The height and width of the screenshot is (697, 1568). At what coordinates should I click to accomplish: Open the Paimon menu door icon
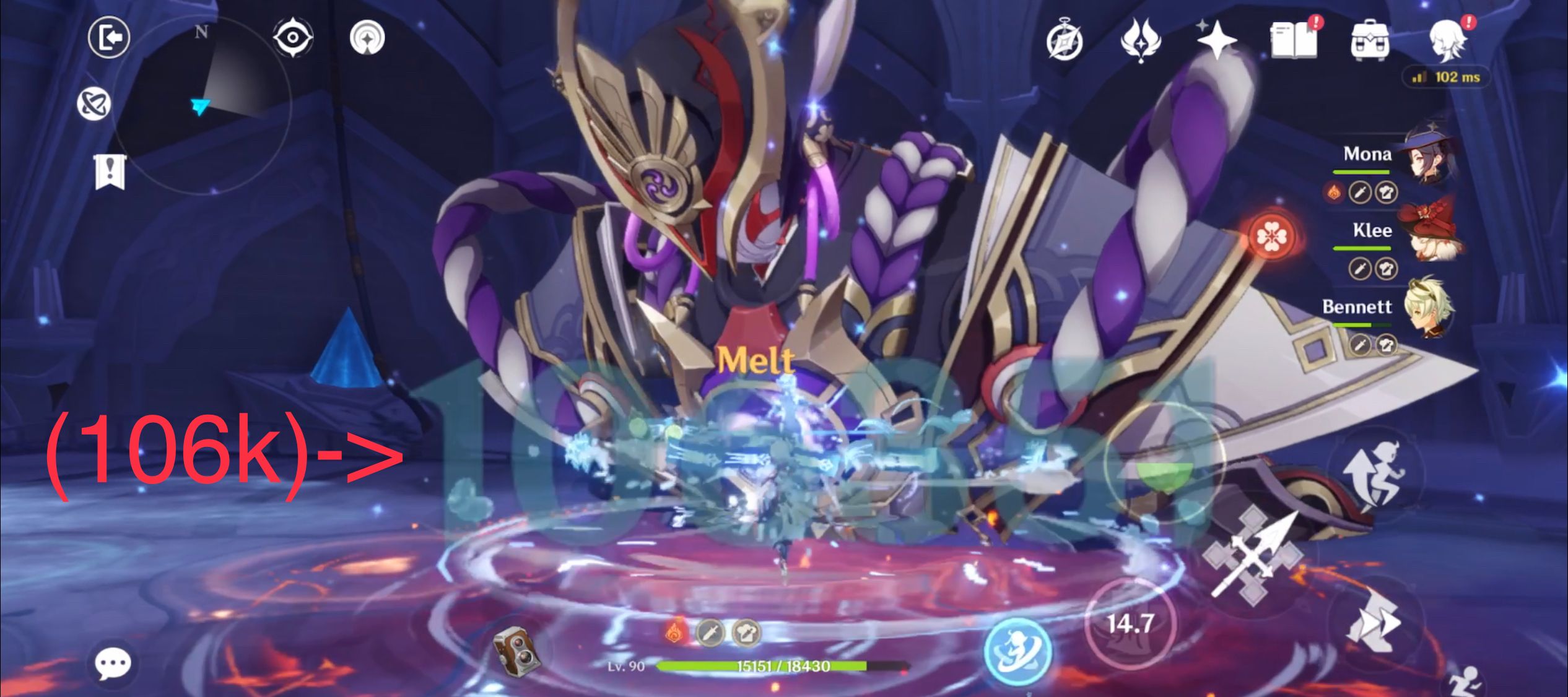coord(110,38)
